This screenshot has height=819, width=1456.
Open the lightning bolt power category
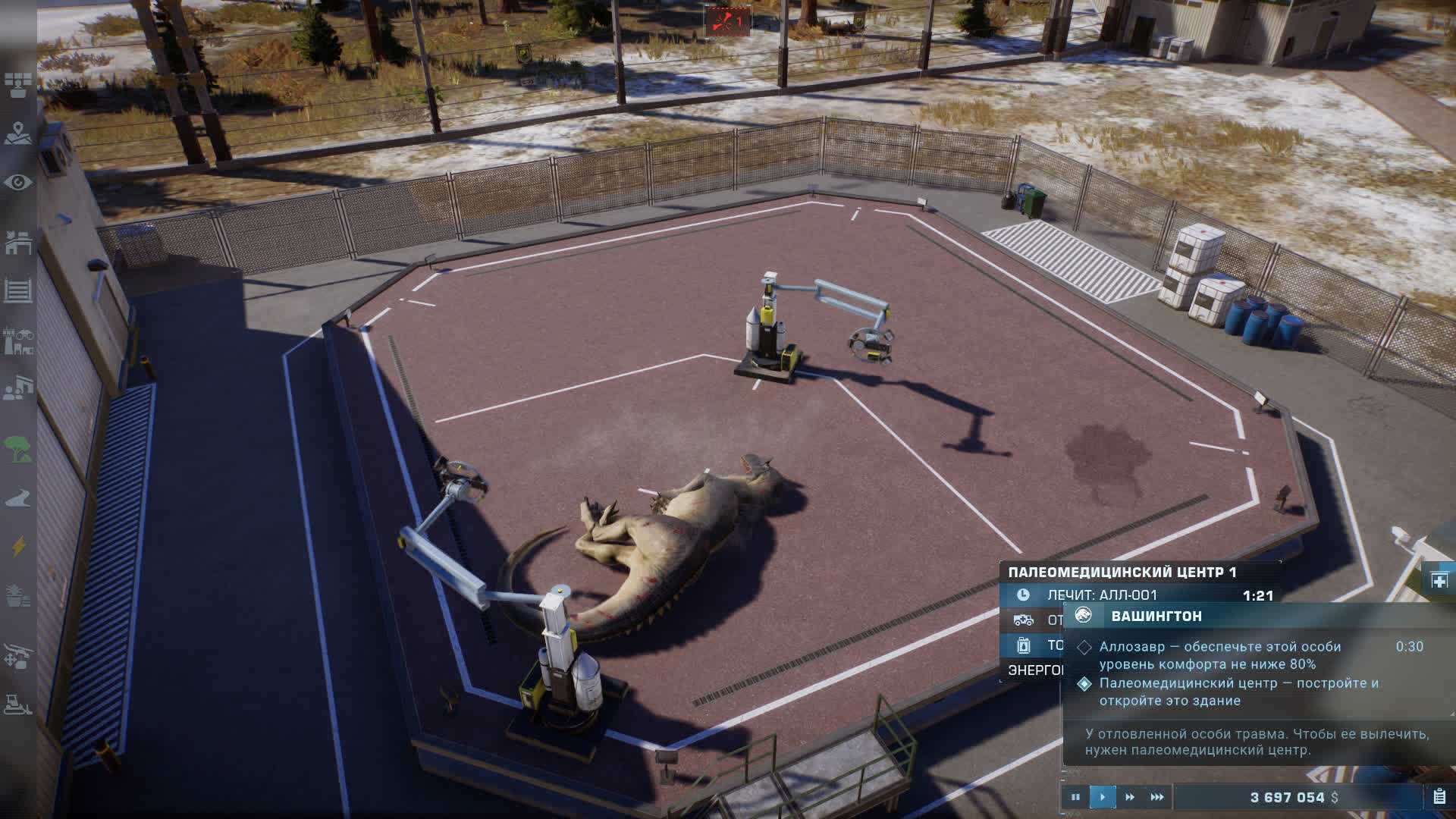17,546
